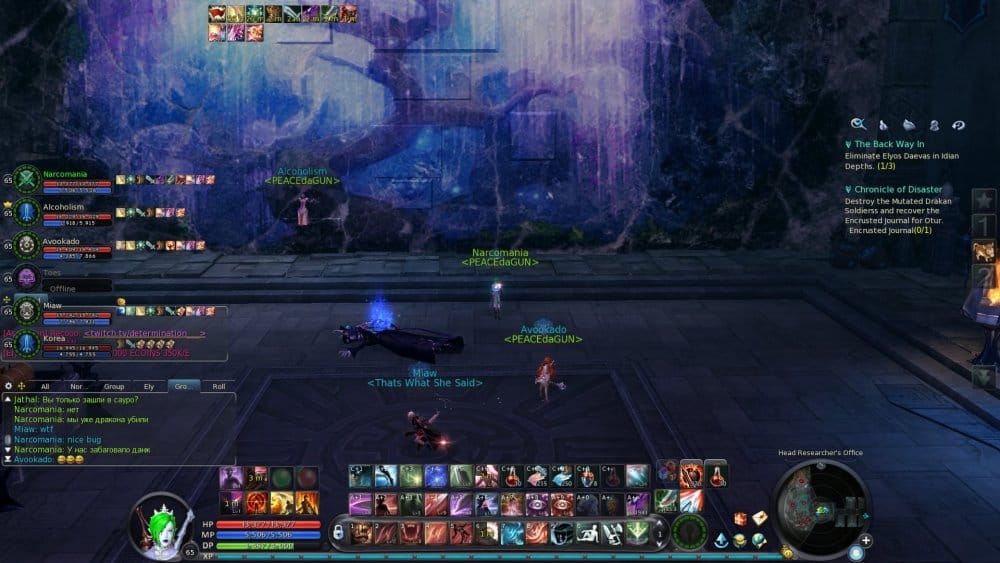Switch to the Group chat tab
Viewport: 1000px width, 563px height.
114,385
